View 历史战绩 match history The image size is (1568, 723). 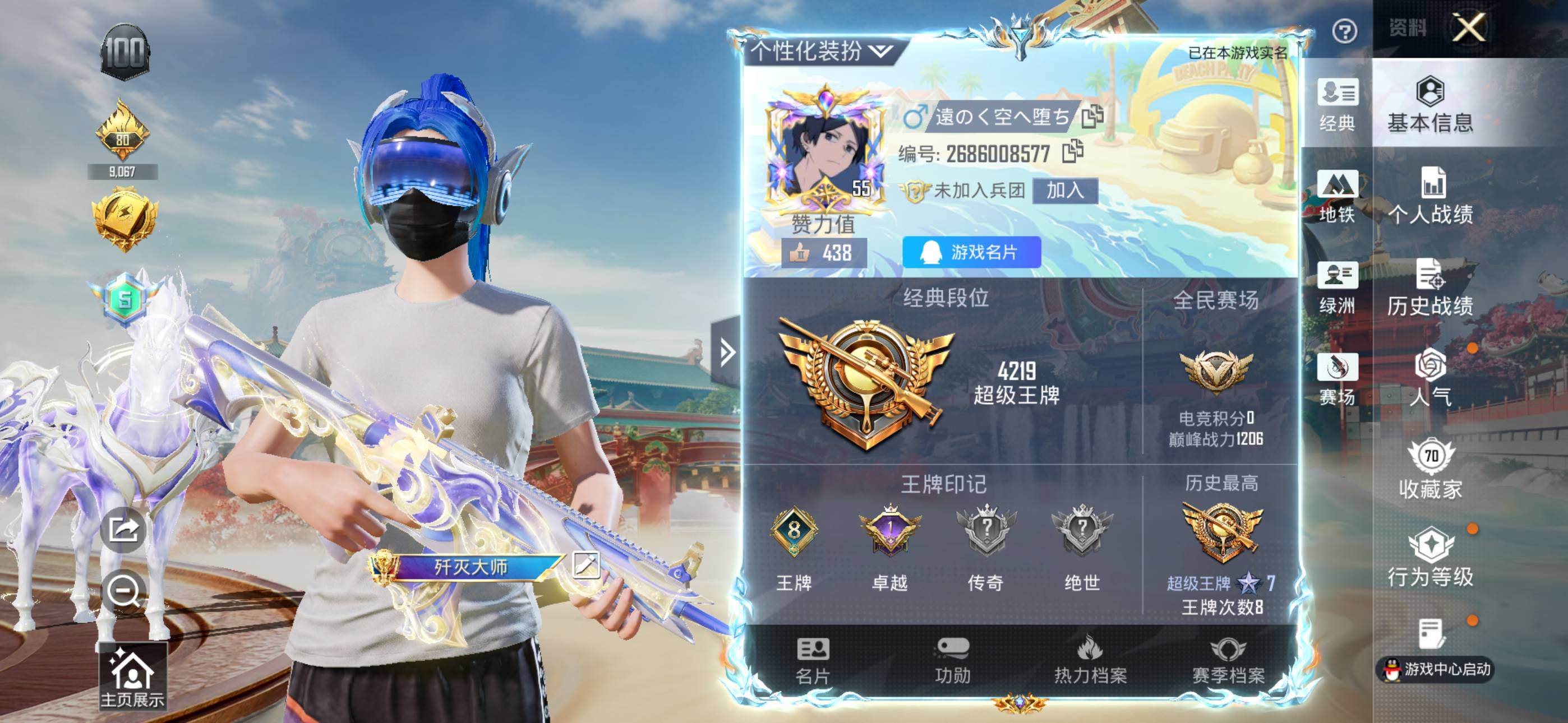1431,288
